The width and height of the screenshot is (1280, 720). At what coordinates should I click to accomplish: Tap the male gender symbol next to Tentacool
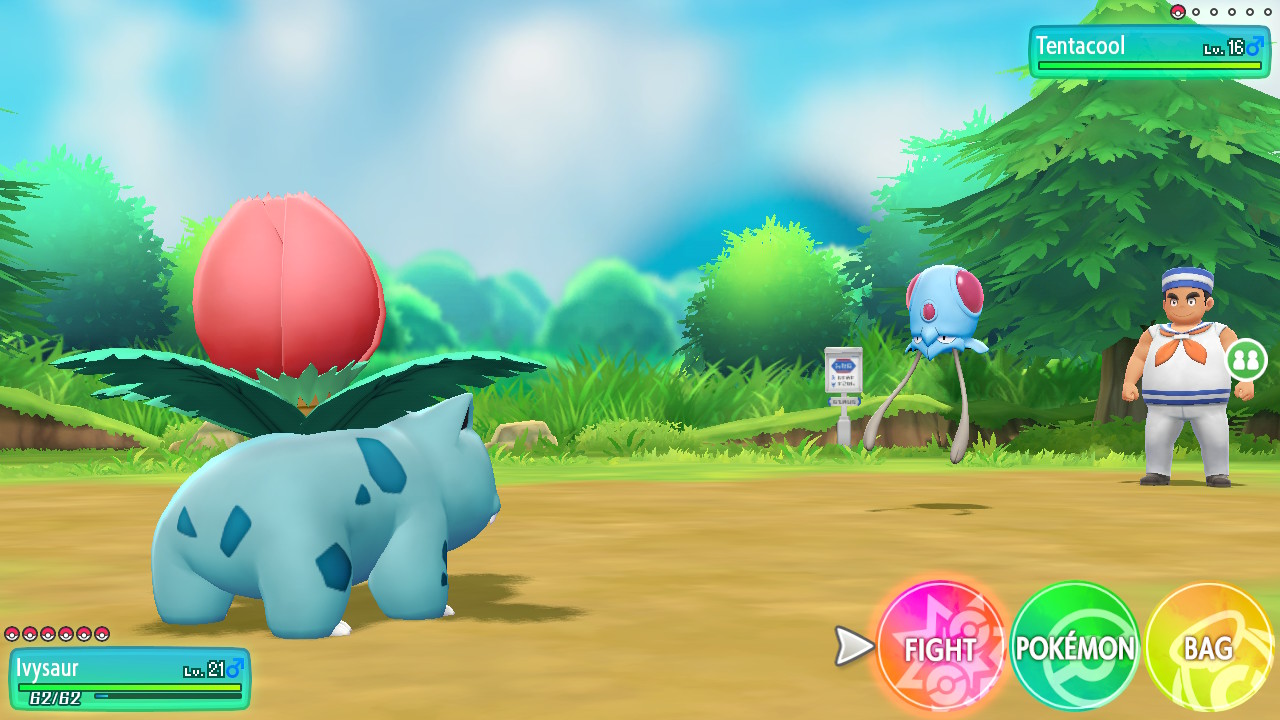coord(1255,46)
